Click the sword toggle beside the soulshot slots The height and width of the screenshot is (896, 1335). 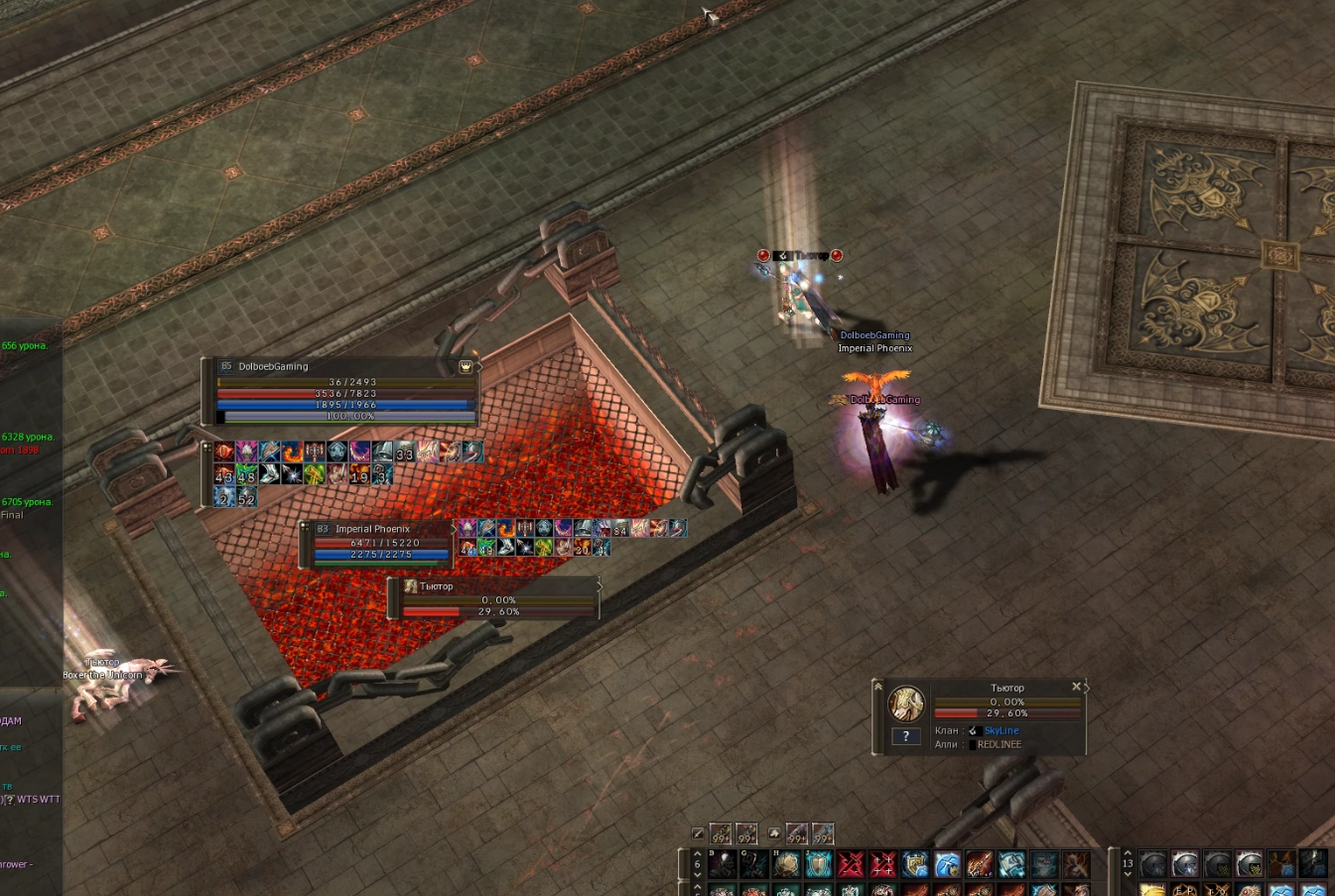[x=698, y=833]
